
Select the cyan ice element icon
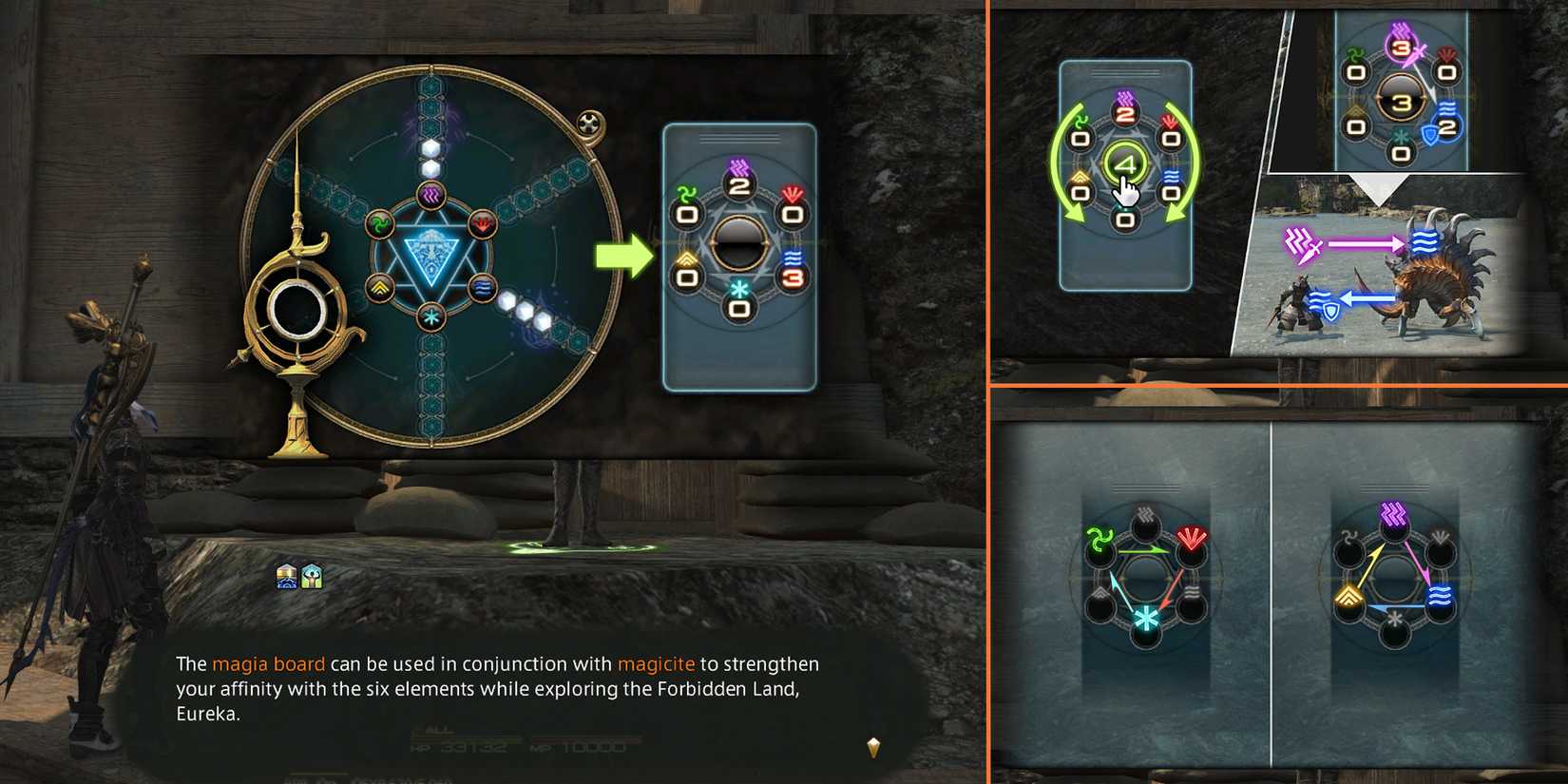coord(430,315)
